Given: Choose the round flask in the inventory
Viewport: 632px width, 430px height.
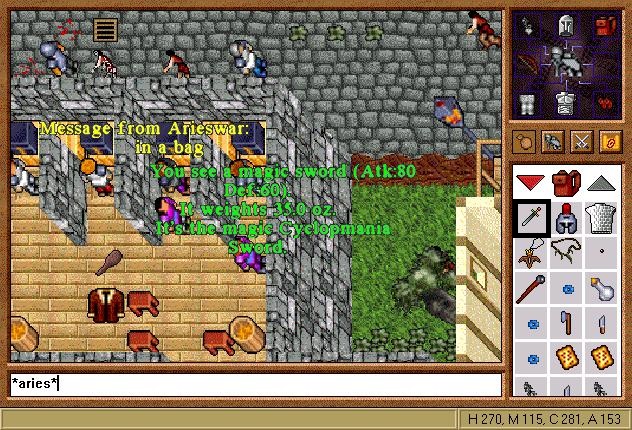Looking at the screenshot, I should [601, 290].
